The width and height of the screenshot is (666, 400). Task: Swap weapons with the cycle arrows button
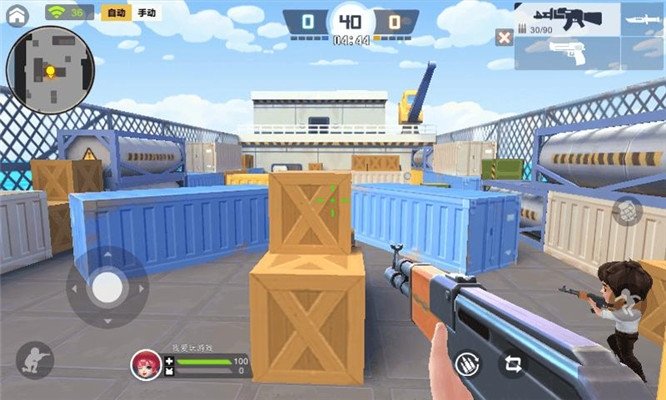(x=515, y=364)
